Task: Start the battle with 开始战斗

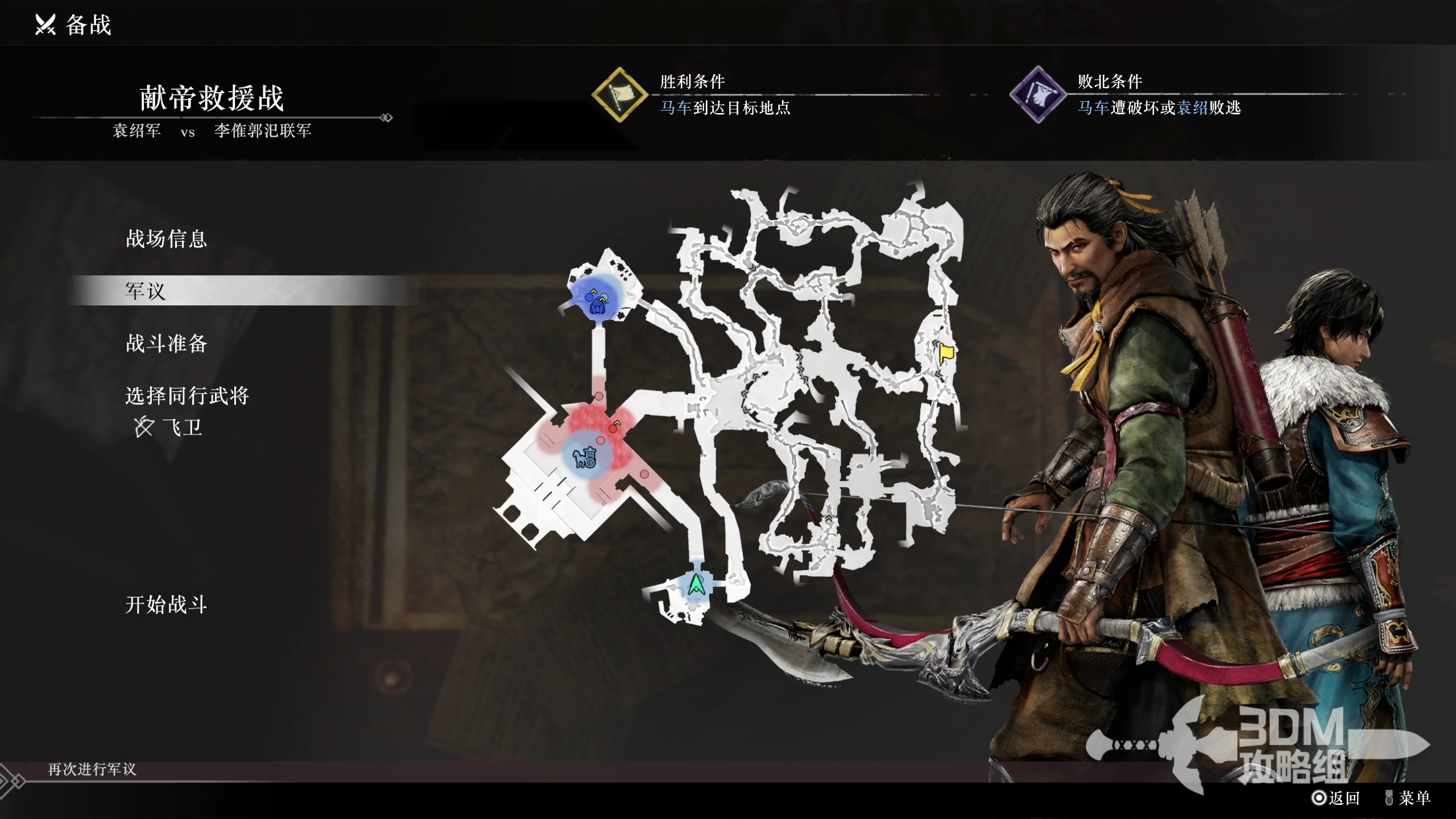Action: pyautogui.click(x=166, y=605)
